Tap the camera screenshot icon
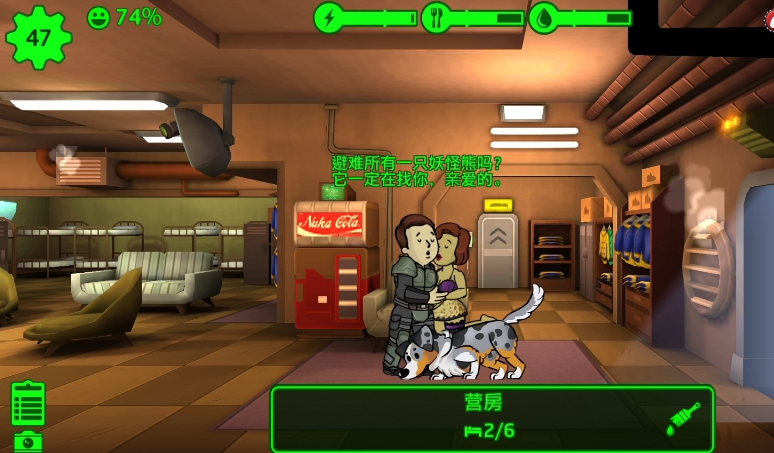The width and height of the screenshot is (774, 453). click(x=28, y=441)
